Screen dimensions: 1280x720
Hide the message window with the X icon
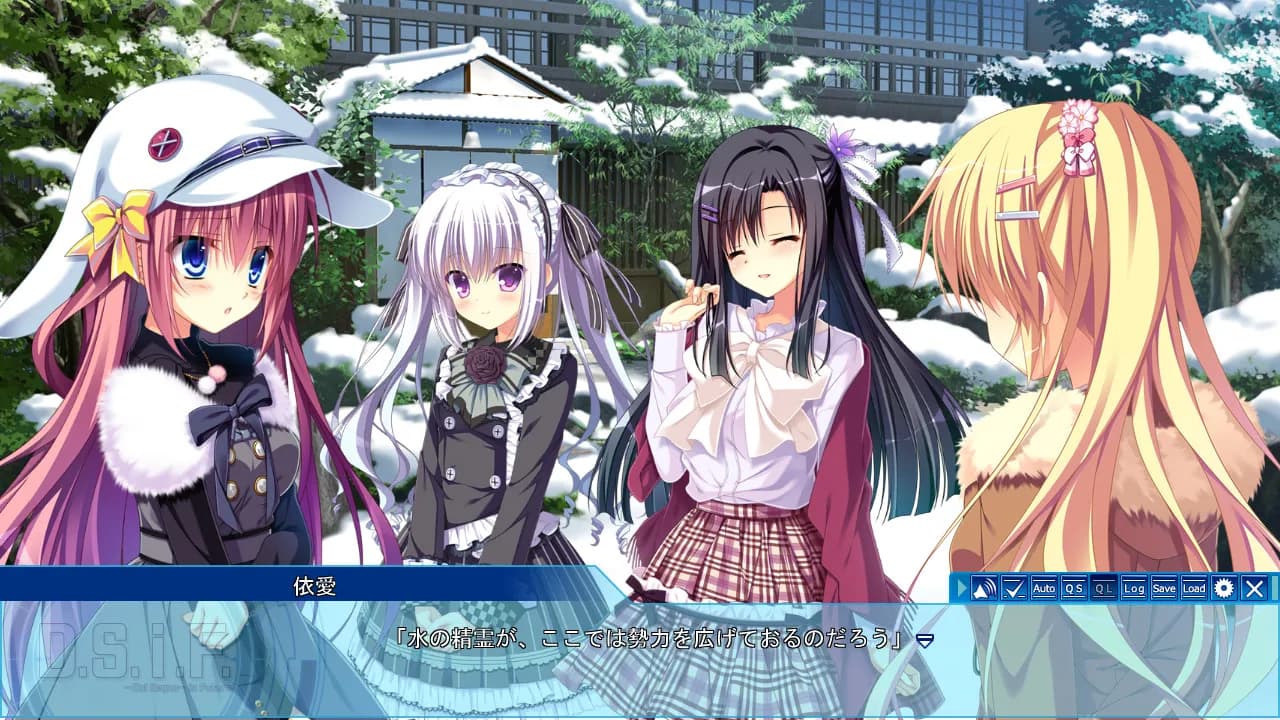coord(1256,589)
